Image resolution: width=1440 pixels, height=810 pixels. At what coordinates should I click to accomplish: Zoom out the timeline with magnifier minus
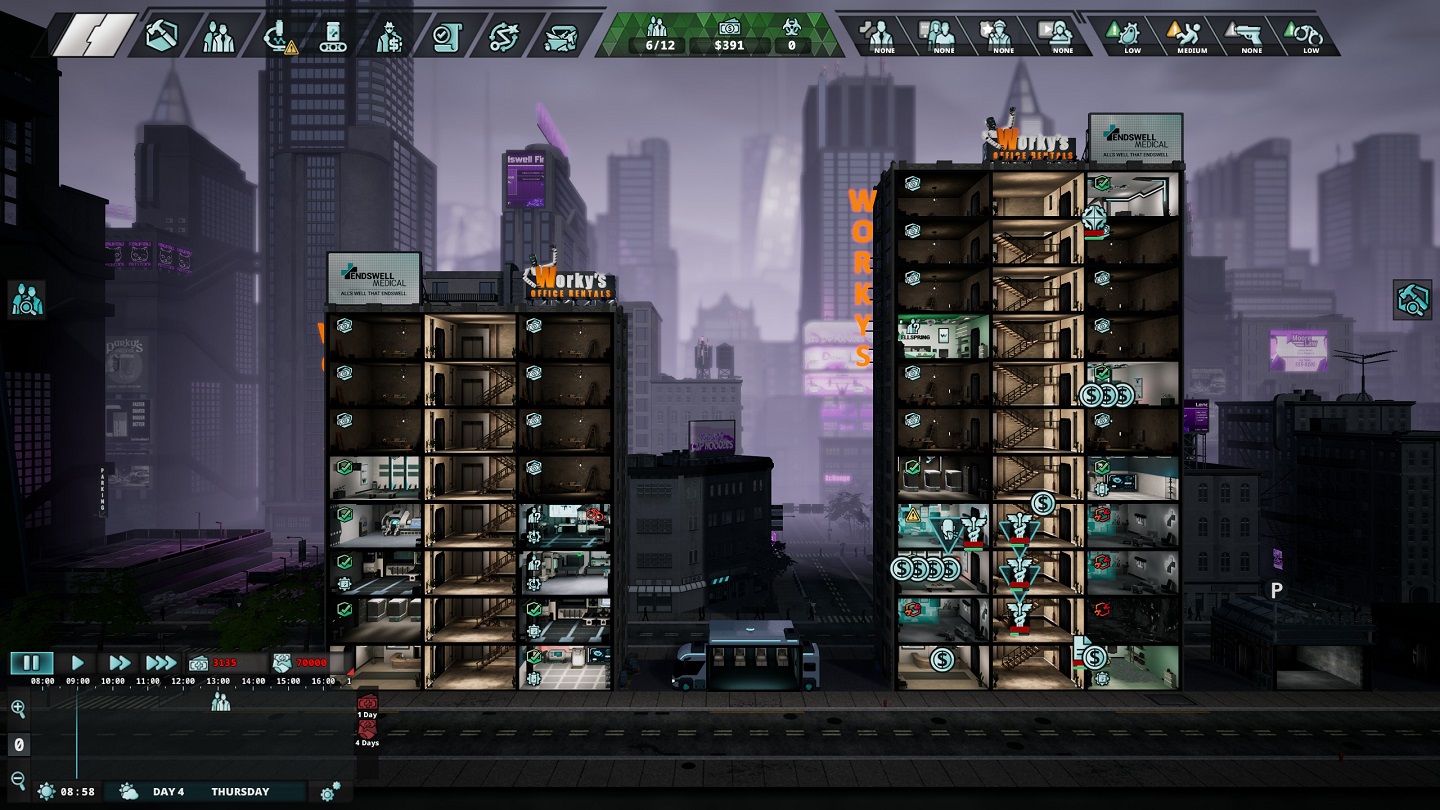coord(18,779)
